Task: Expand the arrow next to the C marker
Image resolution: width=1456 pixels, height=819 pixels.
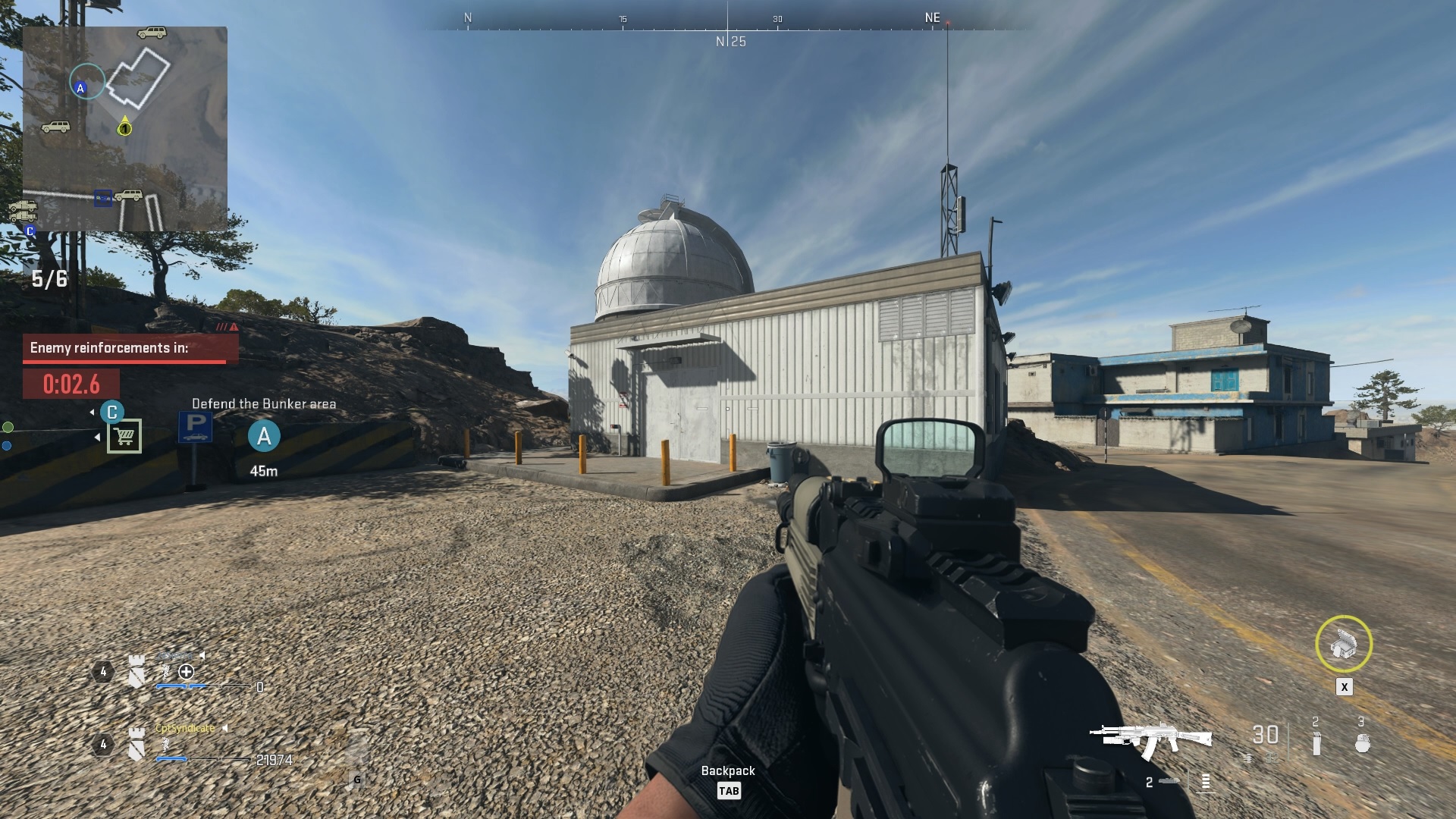Action: click(92, 412)
